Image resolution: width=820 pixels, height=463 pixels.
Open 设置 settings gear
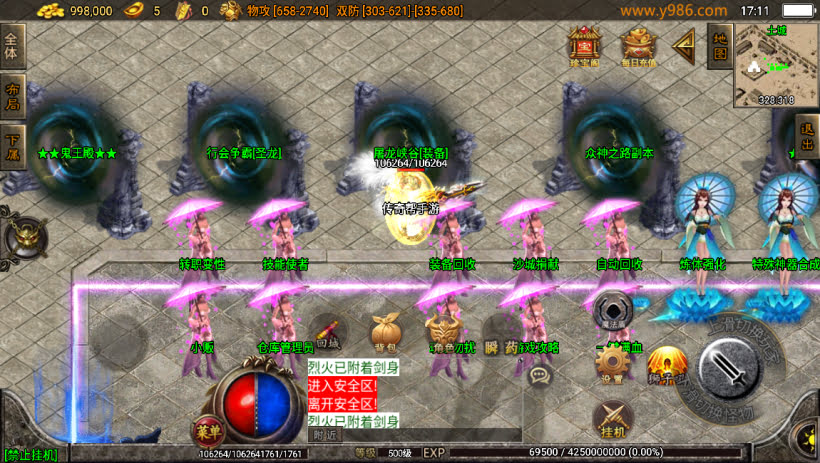611,364
